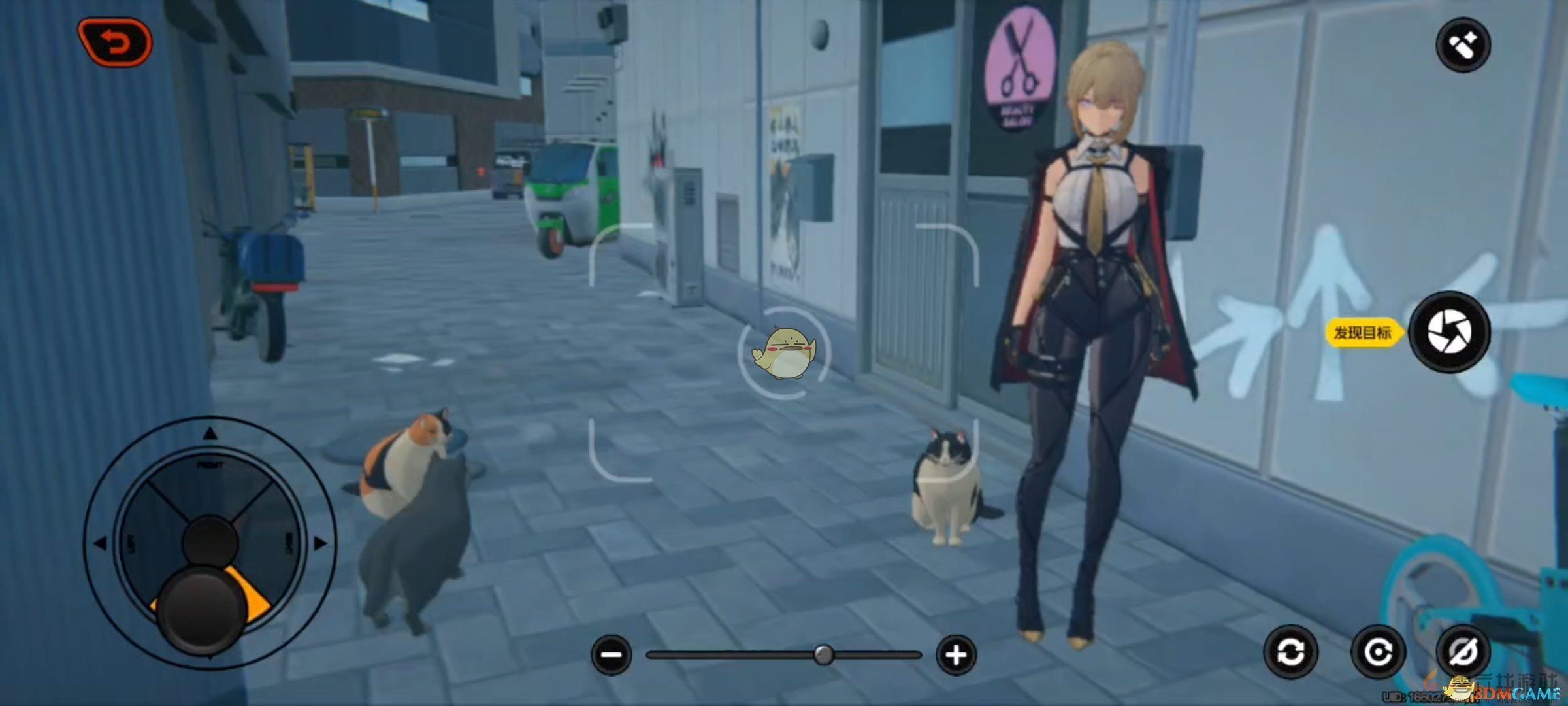Take a photo with the shutter button
The width and height of the screenshot is (1568, 706).
point(1449,331)
